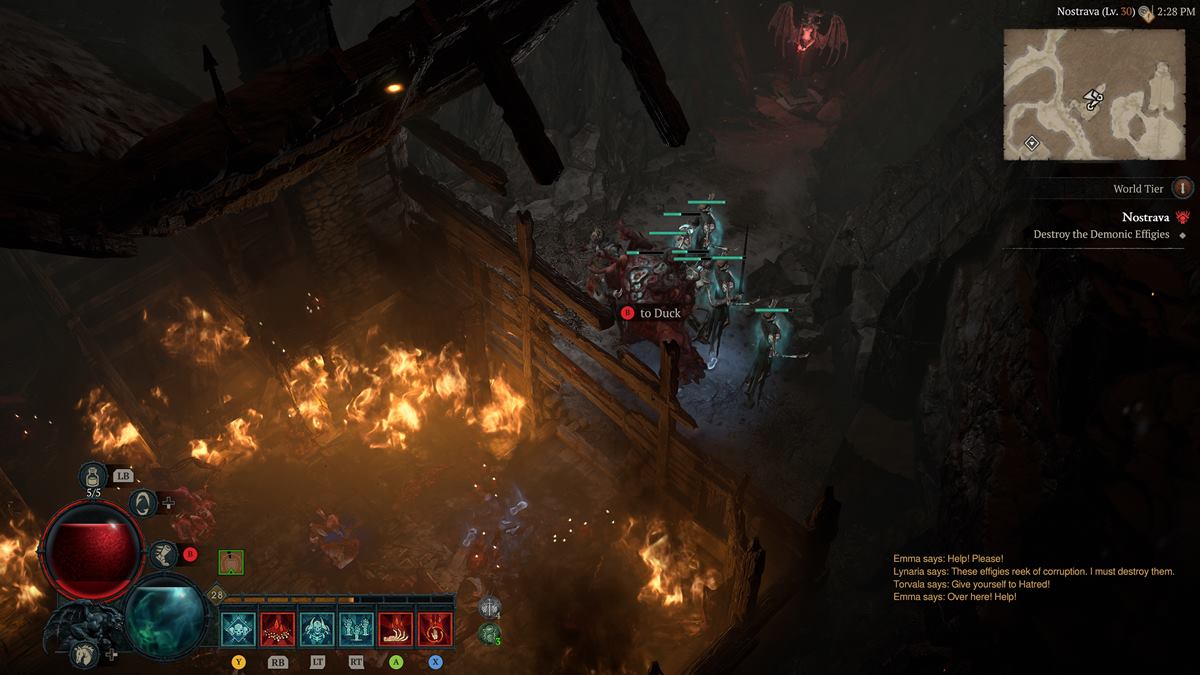Cast the red corpse pile skill
1200x675 pixels.
pyautogui.click(x=277, y=629)
